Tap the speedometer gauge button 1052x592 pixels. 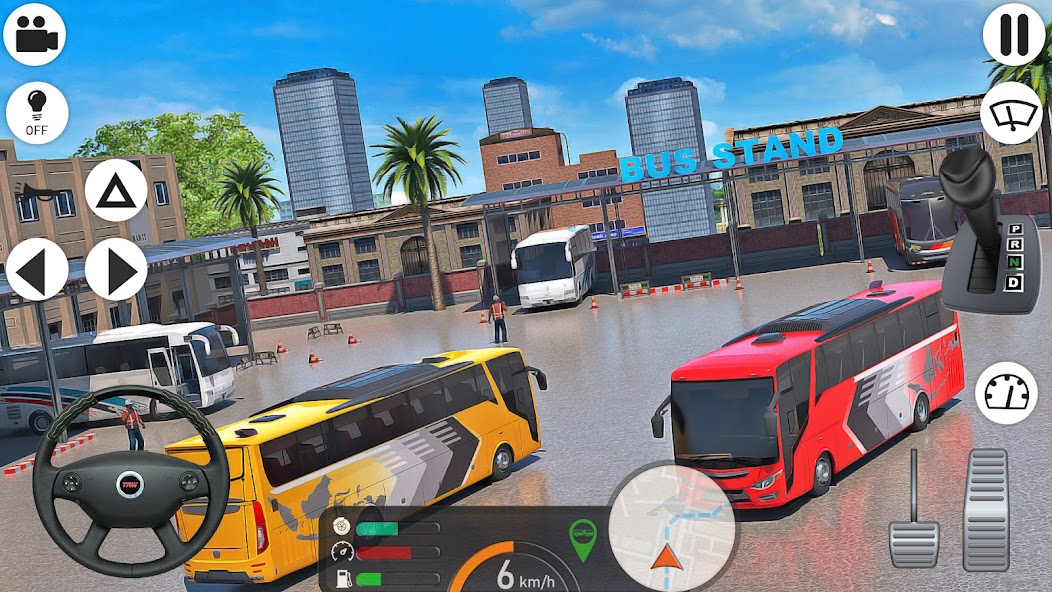(1005, 393)
